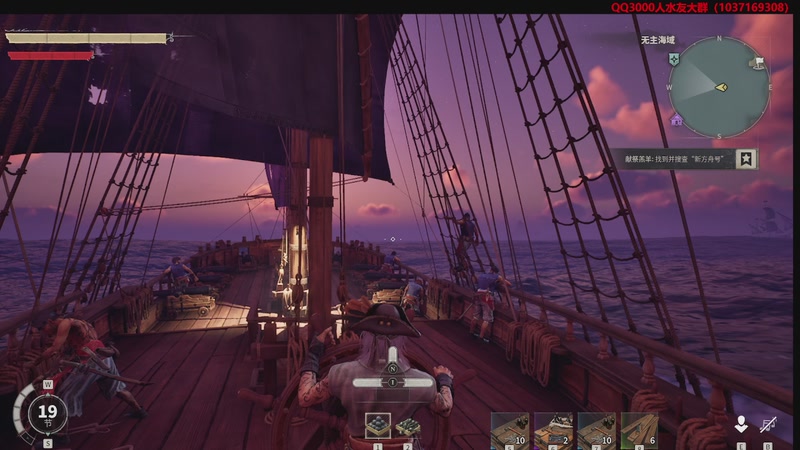800x450 pixels.
Task: Select the cannonball ammo slot
Action: point(378,425)
